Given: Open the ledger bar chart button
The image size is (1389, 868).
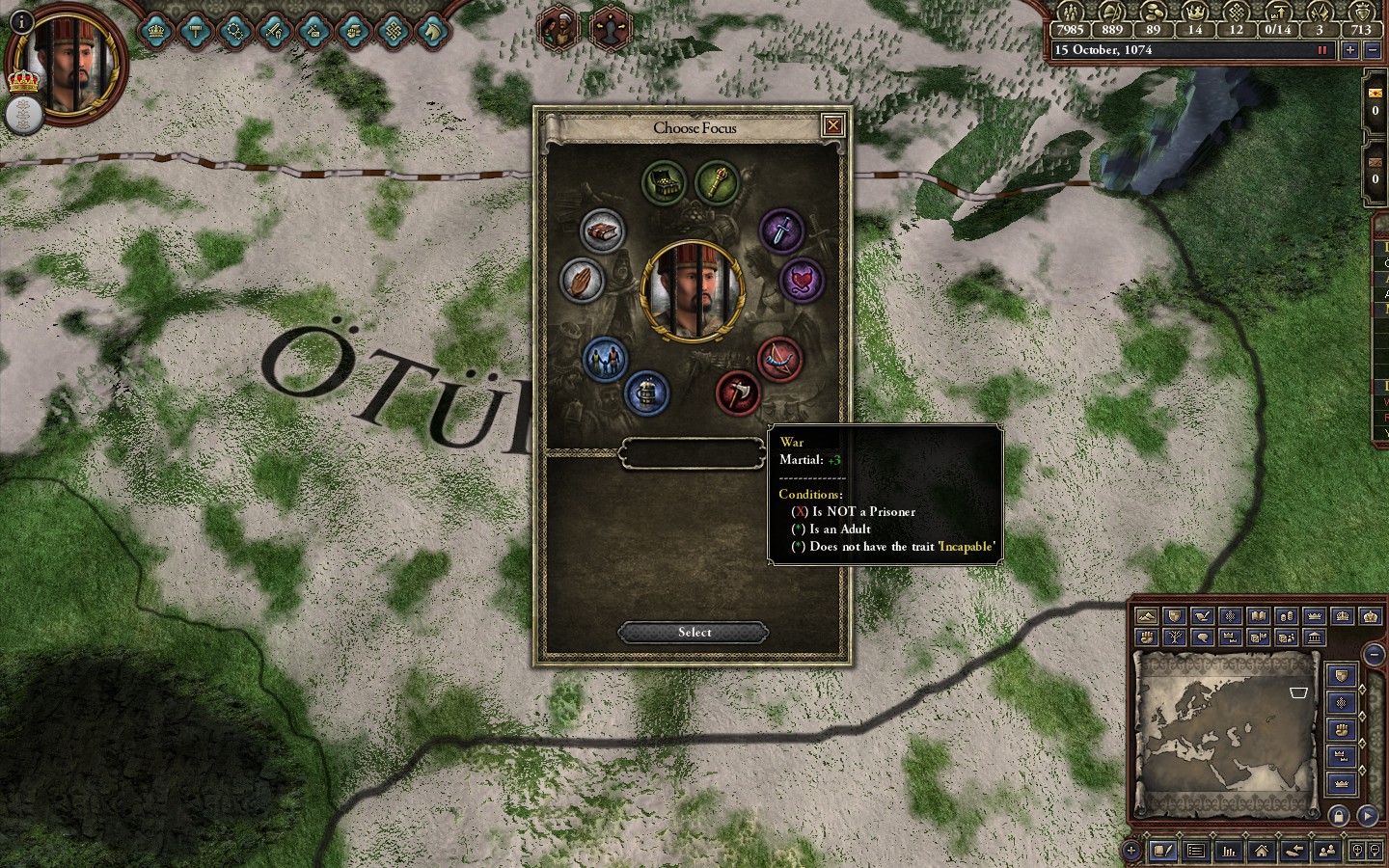Looking at the screenshot, I should (x=1229, y=851).
